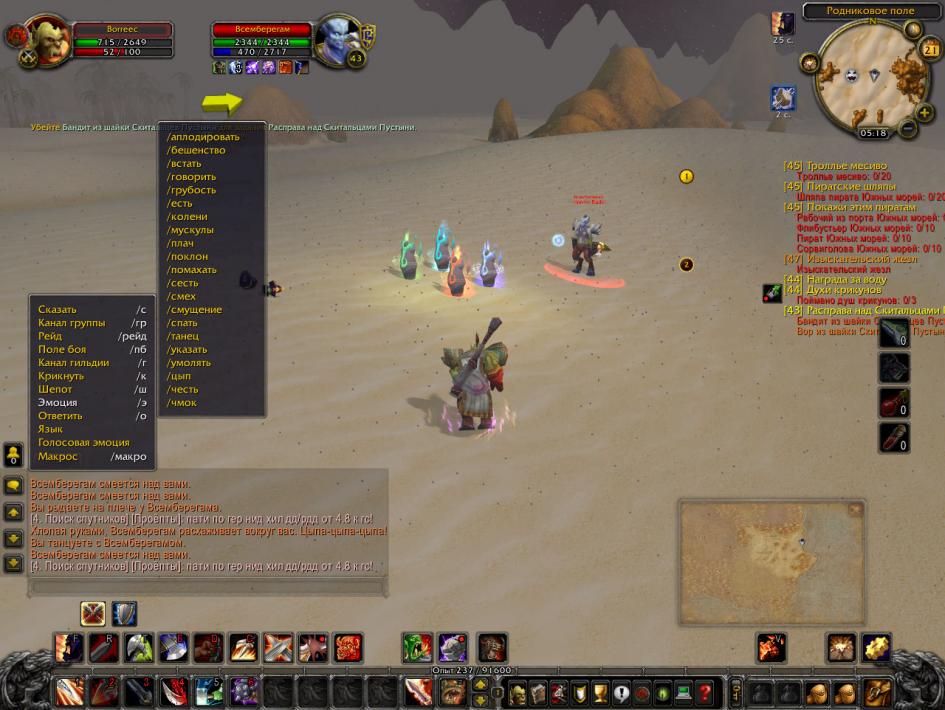The width and height of the screenshot is (945, 710).
Task: Select 'Канал гильдии' chat option
Action: click(x=73, y=362)
